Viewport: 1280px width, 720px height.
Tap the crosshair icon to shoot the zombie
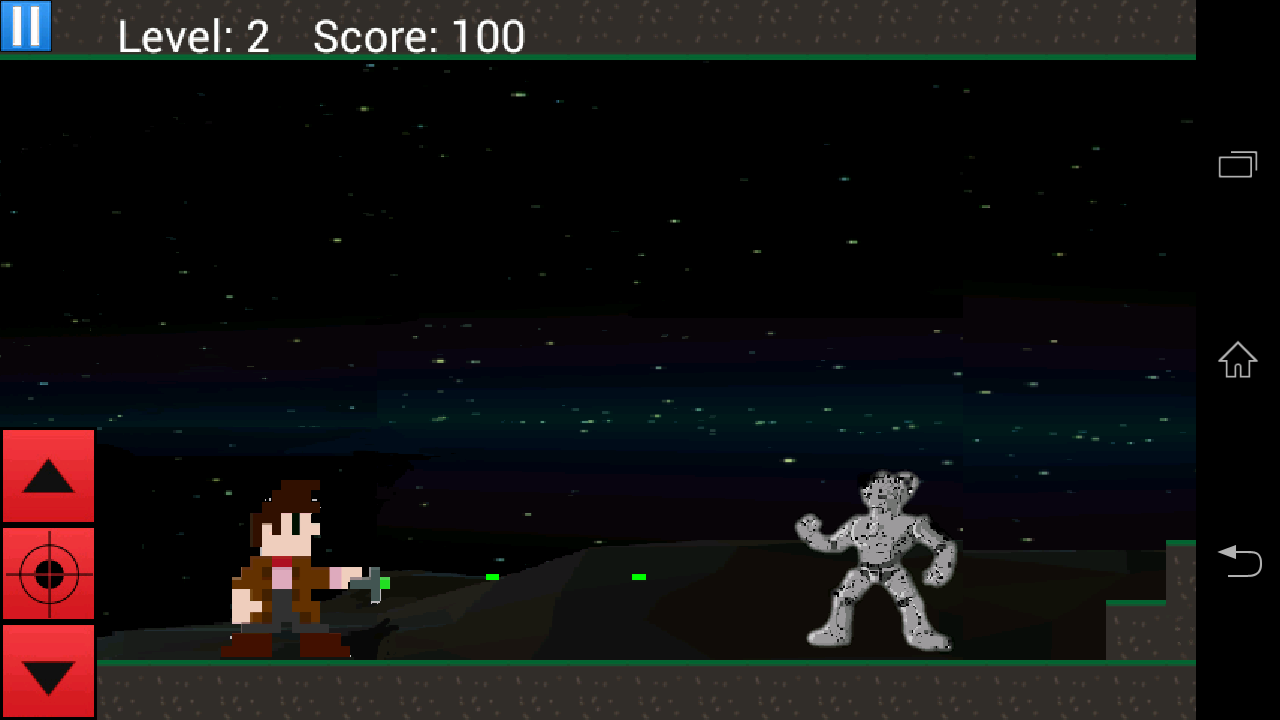click(x=48, y=574)
